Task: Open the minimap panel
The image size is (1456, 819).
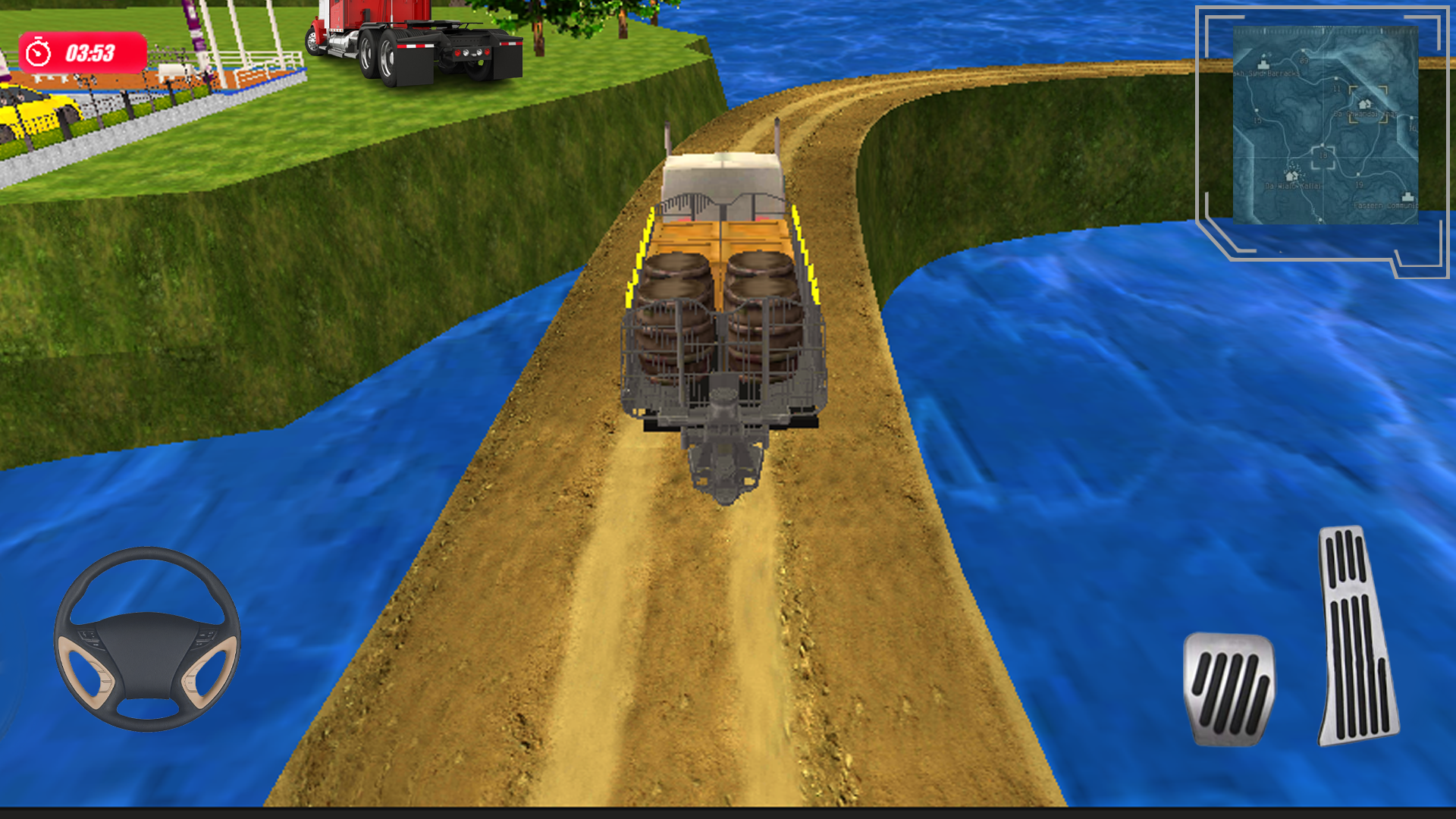Action: (x=1326, y=124)
